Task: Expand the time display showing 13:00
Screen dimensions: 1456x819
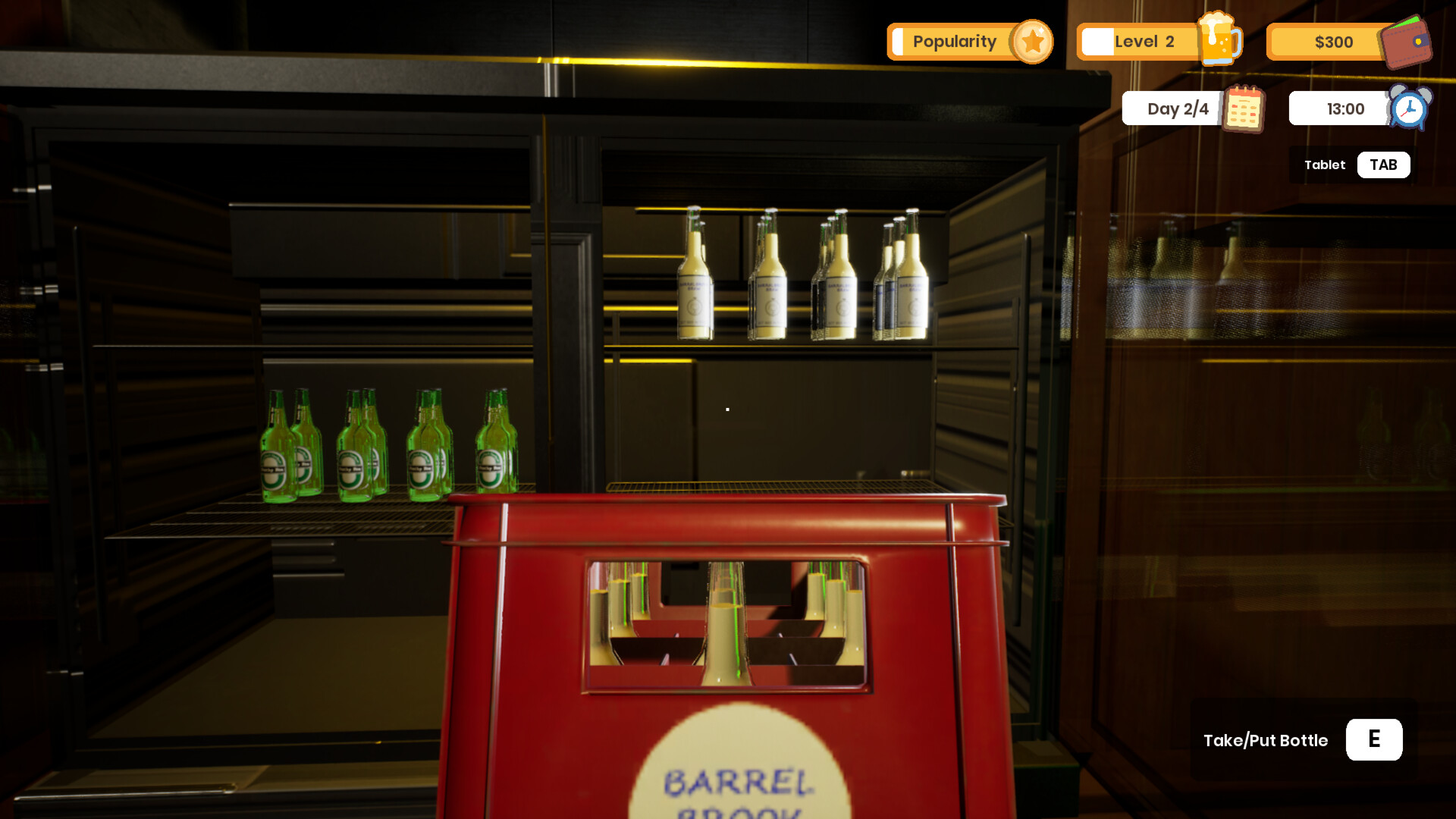Action: 1345,108
